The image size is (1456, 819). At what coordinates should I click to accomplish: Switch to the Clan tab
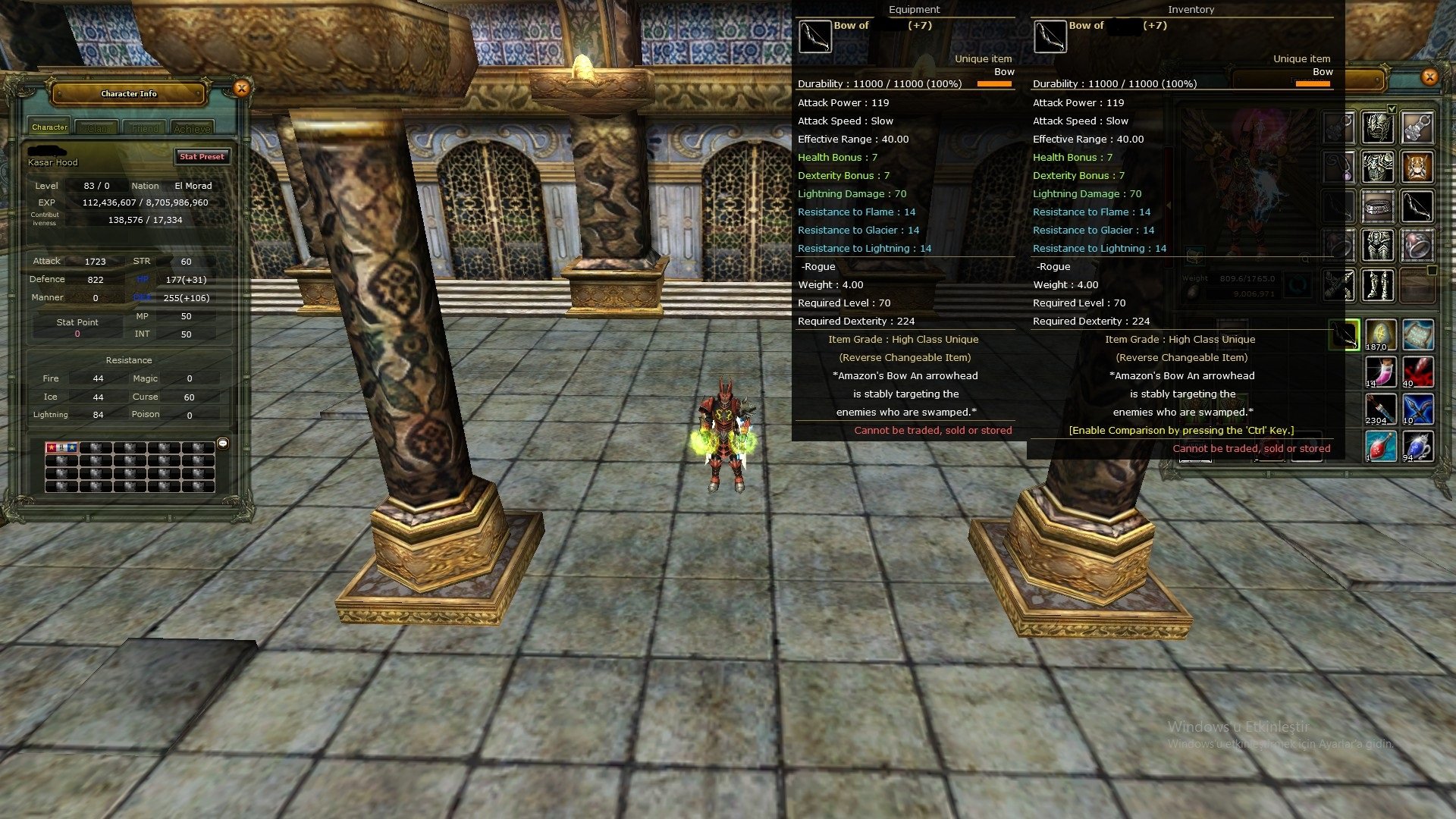coord(97,128)
